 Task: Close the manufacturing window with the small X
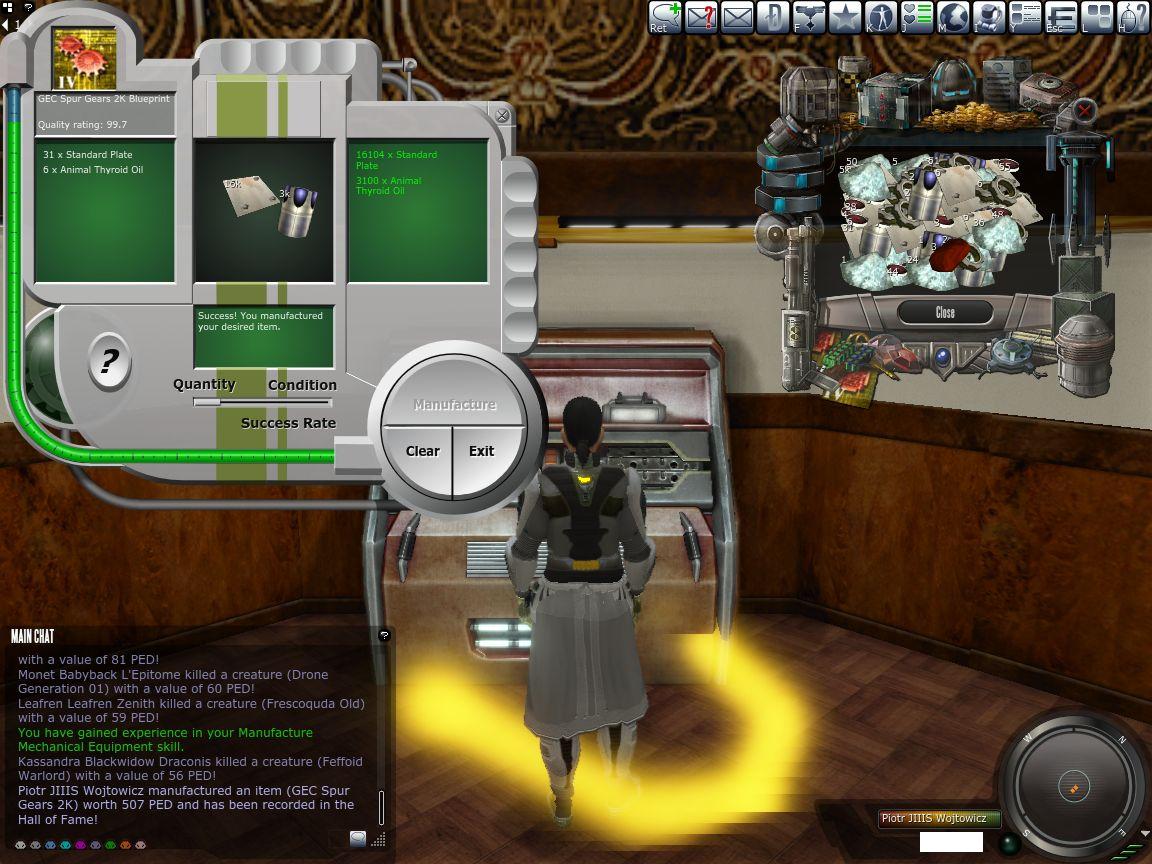[x=502, y=116]
